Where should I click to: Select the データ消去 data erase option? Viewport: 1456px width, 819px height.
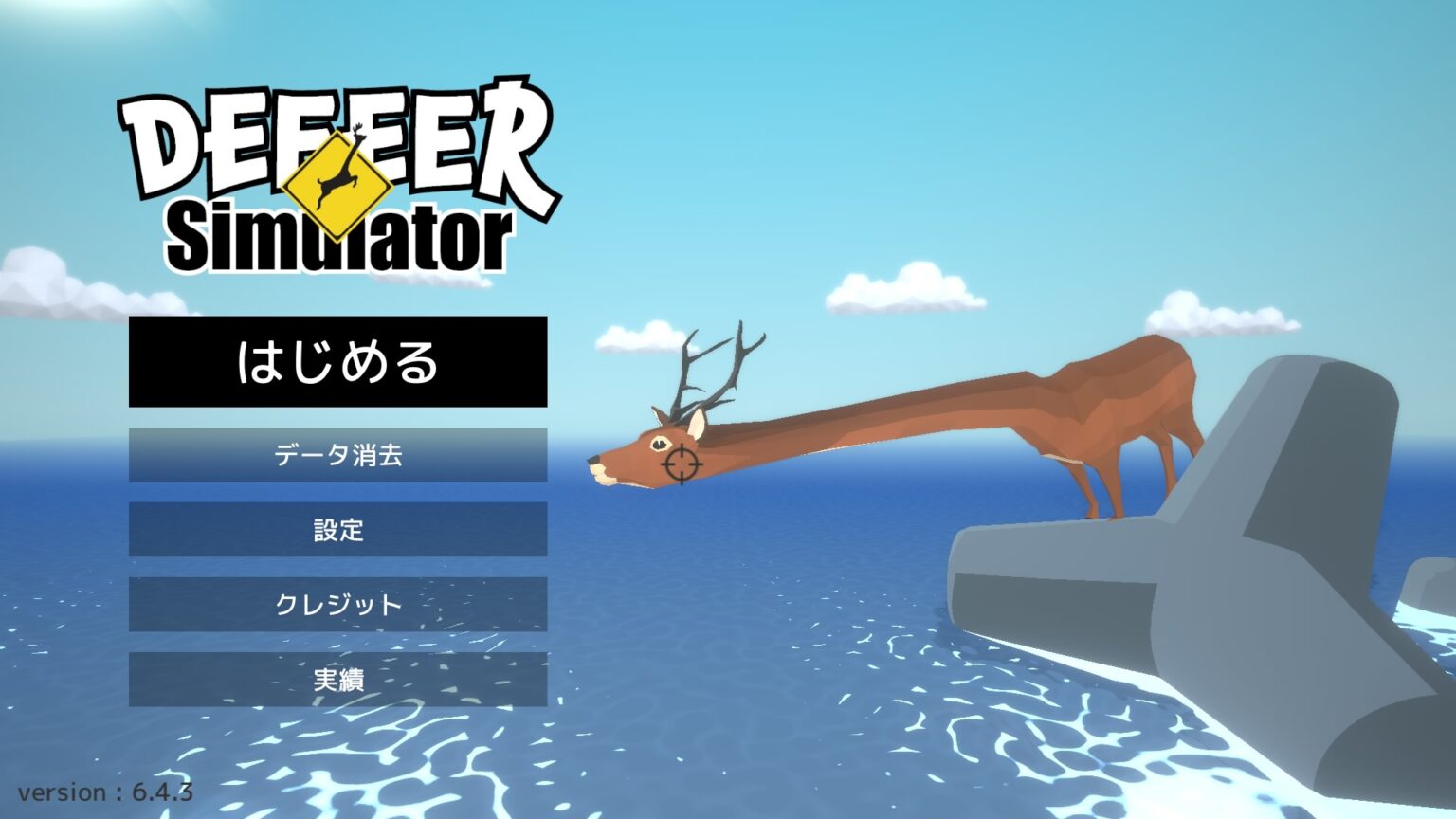click(337, 454)
